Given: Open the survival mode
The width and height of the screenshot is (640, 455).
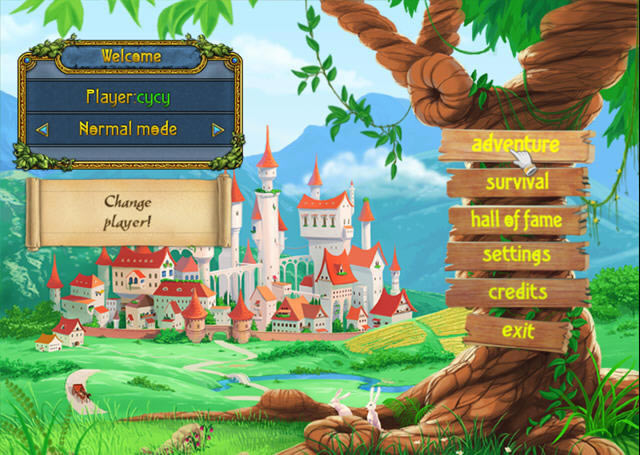Looking at the screenshot, I should (x=517, y=182).
